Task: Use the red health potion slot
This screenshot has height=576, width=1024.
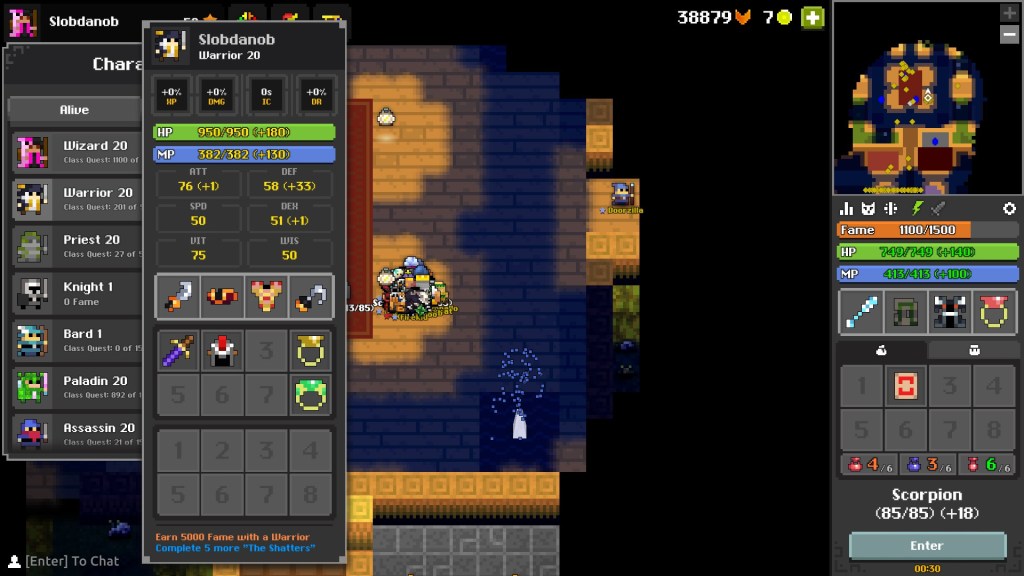Action: pos(868,465)
